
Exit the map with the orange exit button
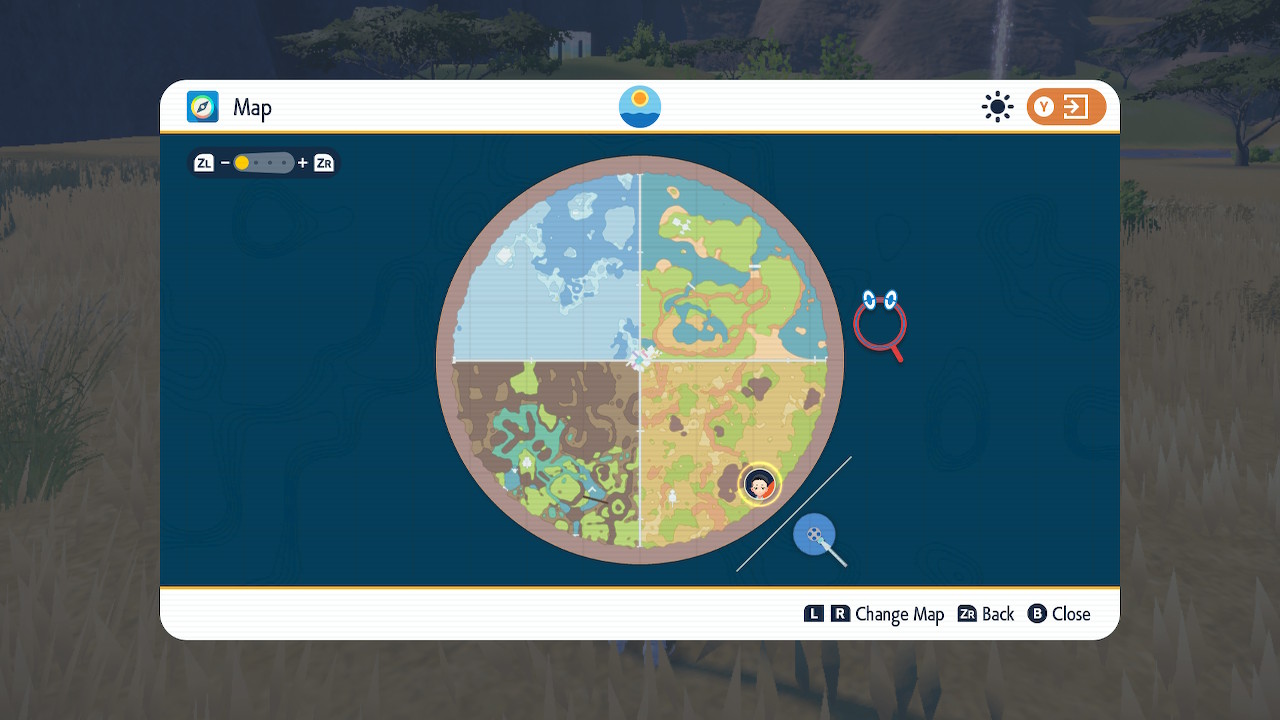click(1066, 107)
